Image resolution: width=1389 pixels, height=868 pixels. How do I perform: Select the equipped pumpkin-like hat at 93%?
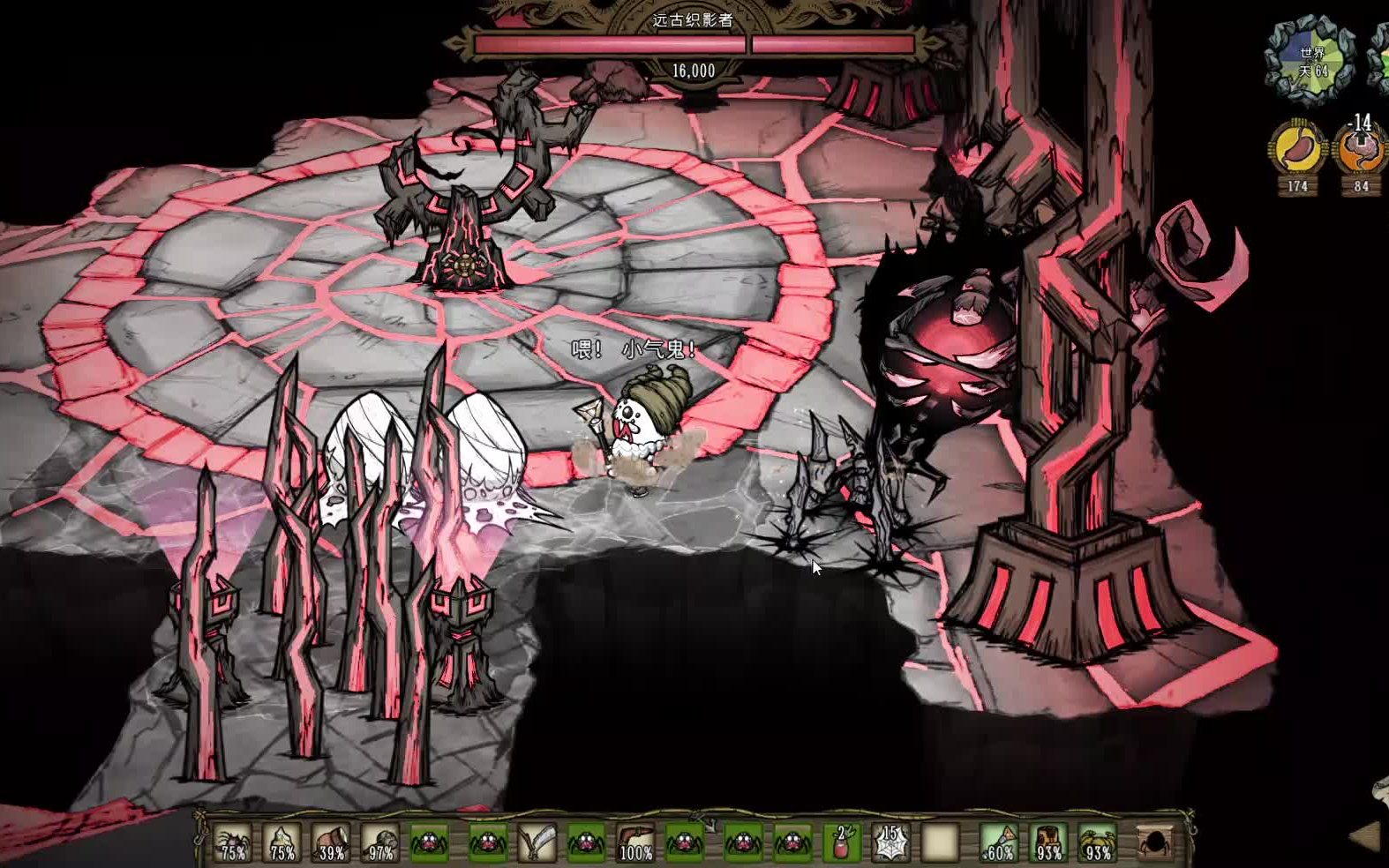pyautogui.click(x=1098, y=843)
